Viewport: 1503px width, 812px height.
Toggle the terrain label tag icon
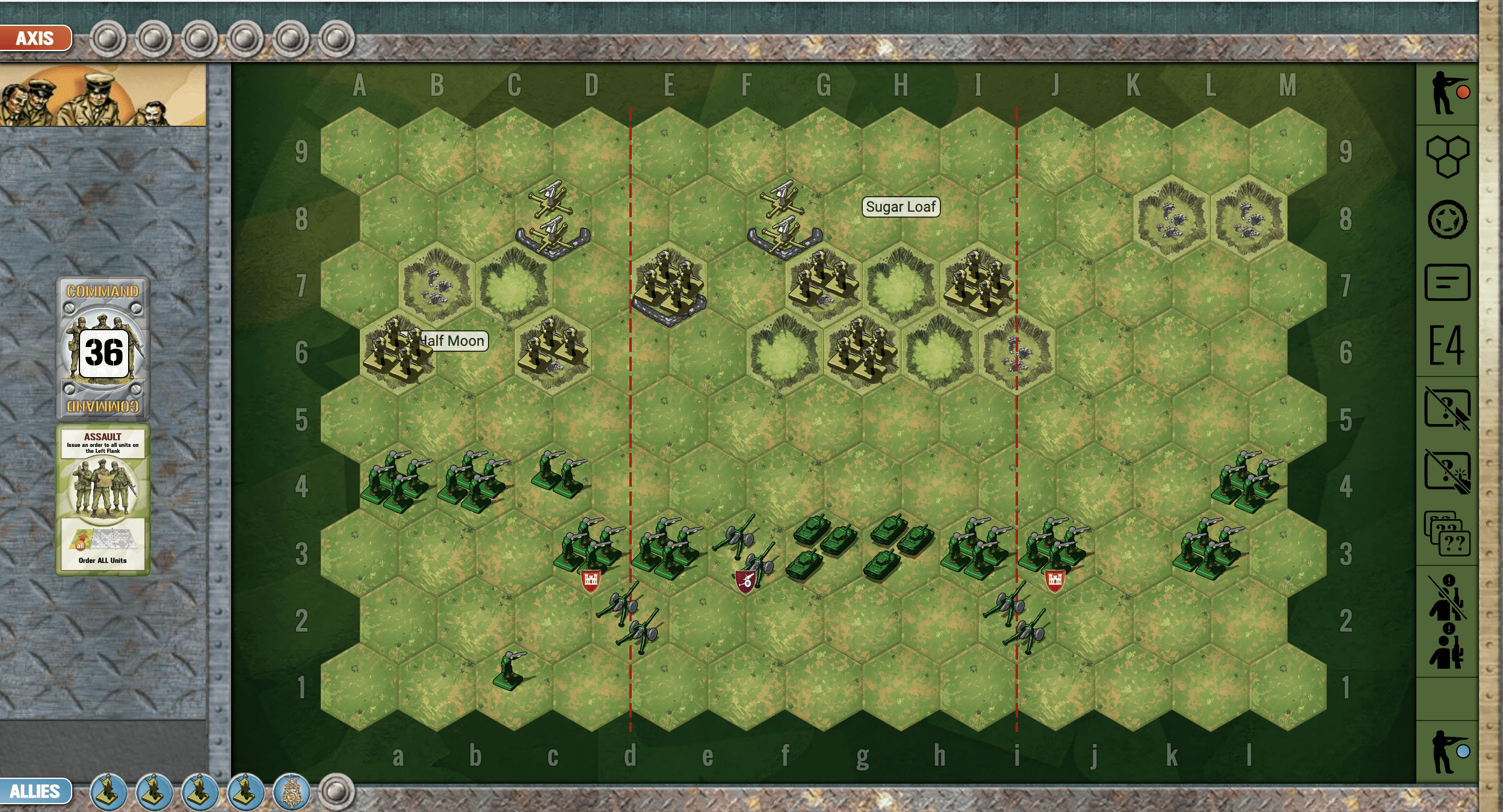(1447, 282)
